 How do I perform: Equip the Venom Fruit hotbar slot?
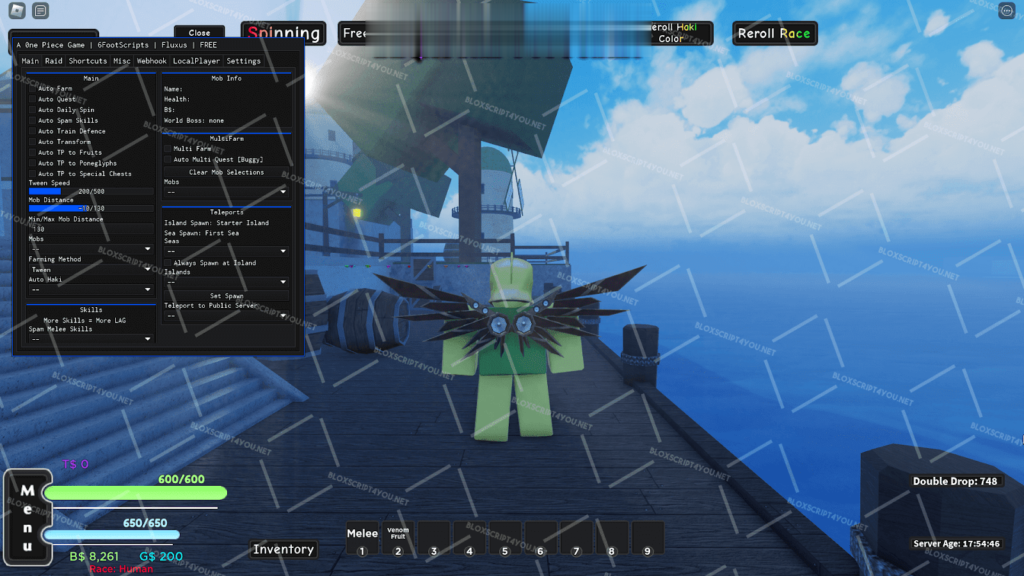pyautogui.click(x=398, y=539)
